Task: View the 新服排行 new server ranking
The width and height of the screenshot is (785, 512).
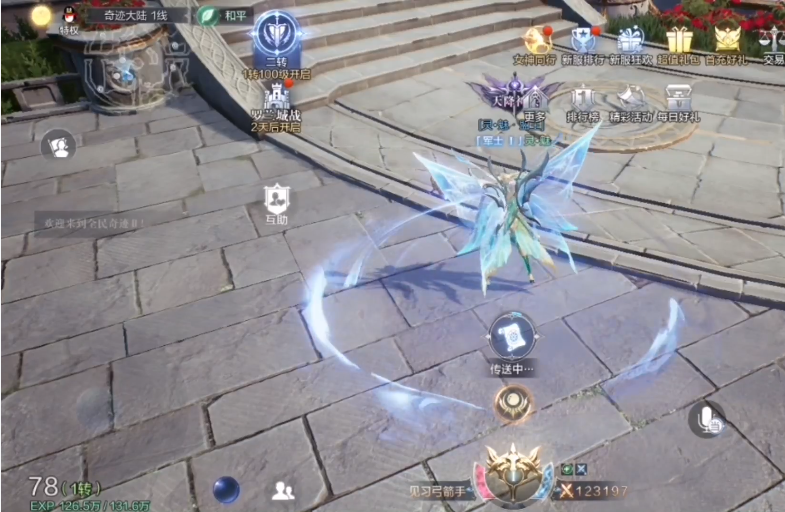Action: click(583, 40)
